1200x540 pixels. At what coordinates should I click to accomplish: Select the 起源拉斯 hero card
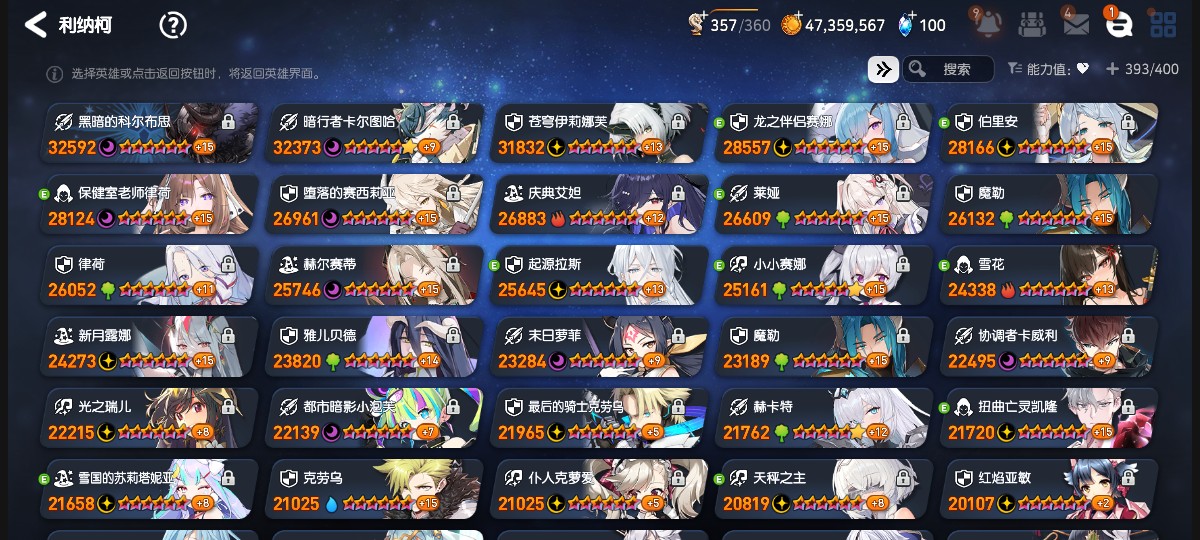601,276
